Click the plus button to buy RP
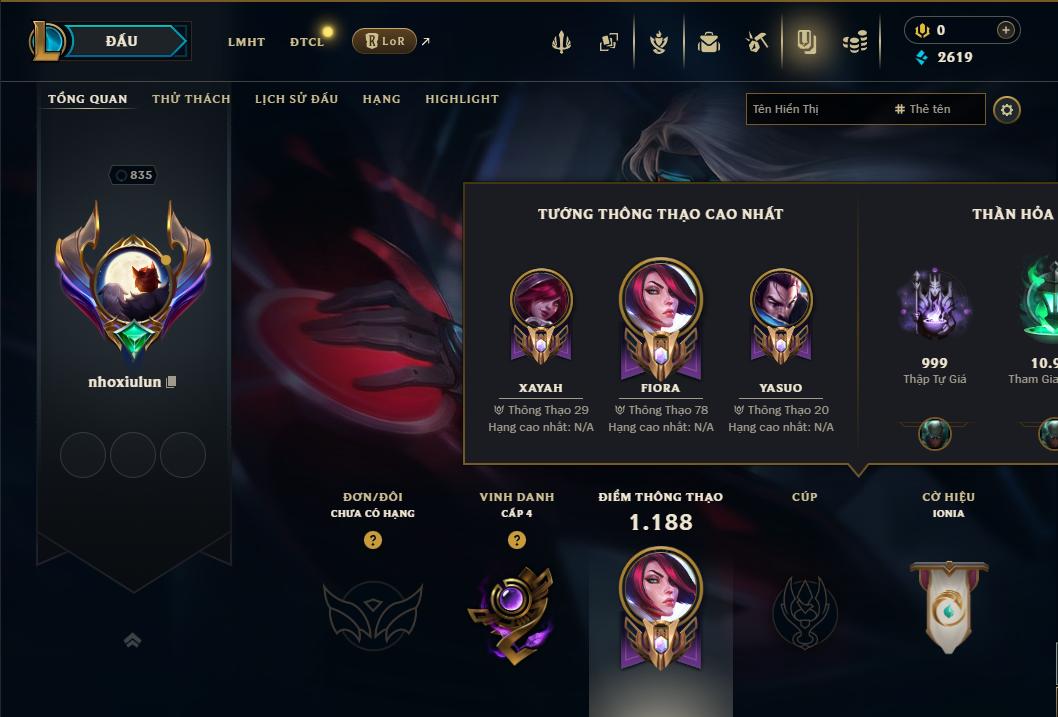1058x717 pixels. coord(1005,30)
